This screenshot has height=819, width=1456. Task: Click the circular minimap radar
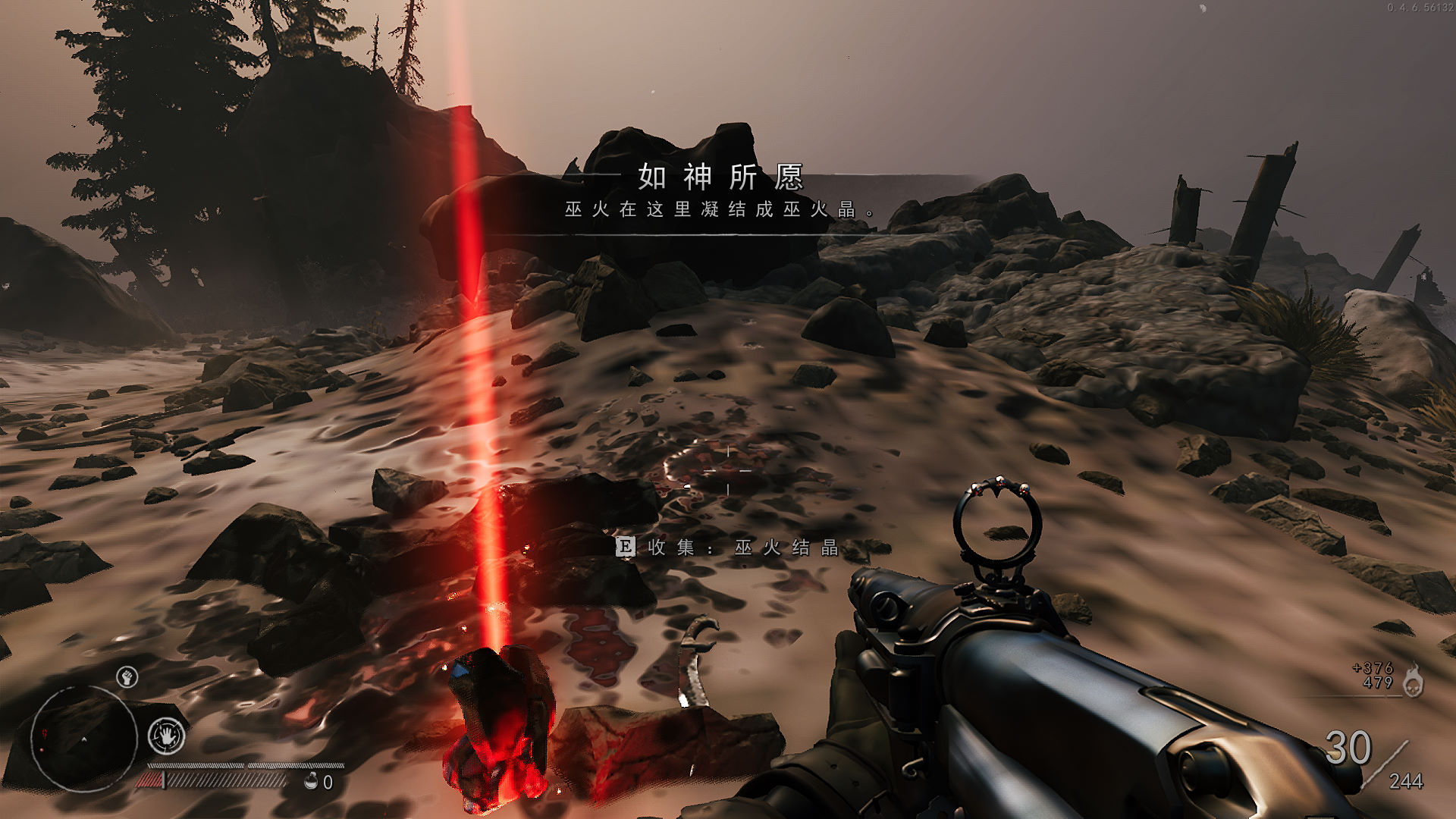pyautogui.click(x=83, y=738)
